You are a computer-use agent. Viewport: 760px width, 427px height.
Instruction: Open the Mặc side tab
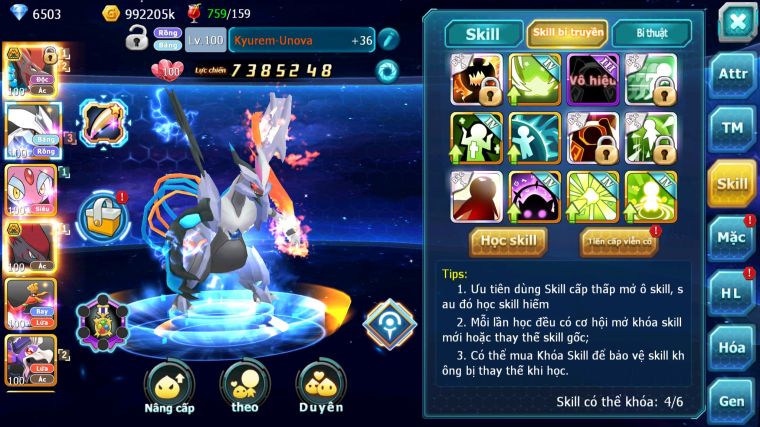point(732,238)
